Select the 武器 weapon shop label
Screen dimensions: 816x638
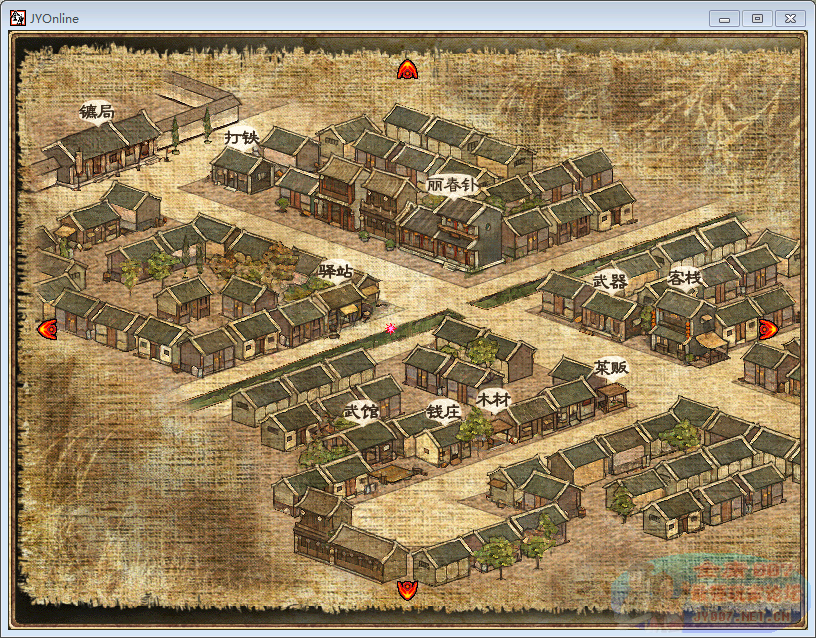(609, 282)
